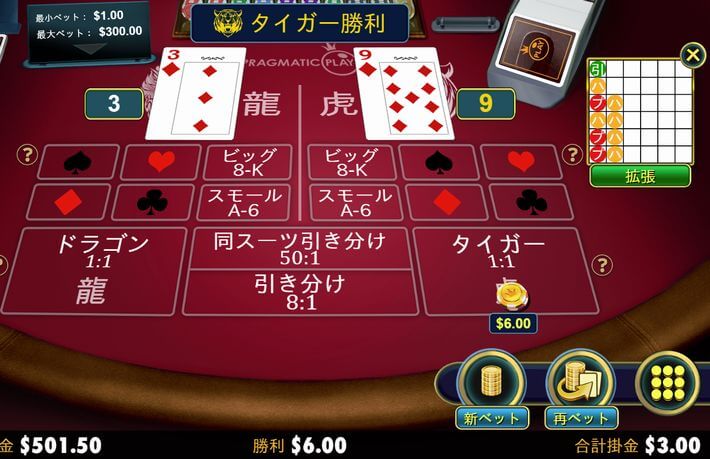710x459 pixels.
Task: Bet on the dragon side heart suit
Action: pyautogui.click(x=160, y=162)
